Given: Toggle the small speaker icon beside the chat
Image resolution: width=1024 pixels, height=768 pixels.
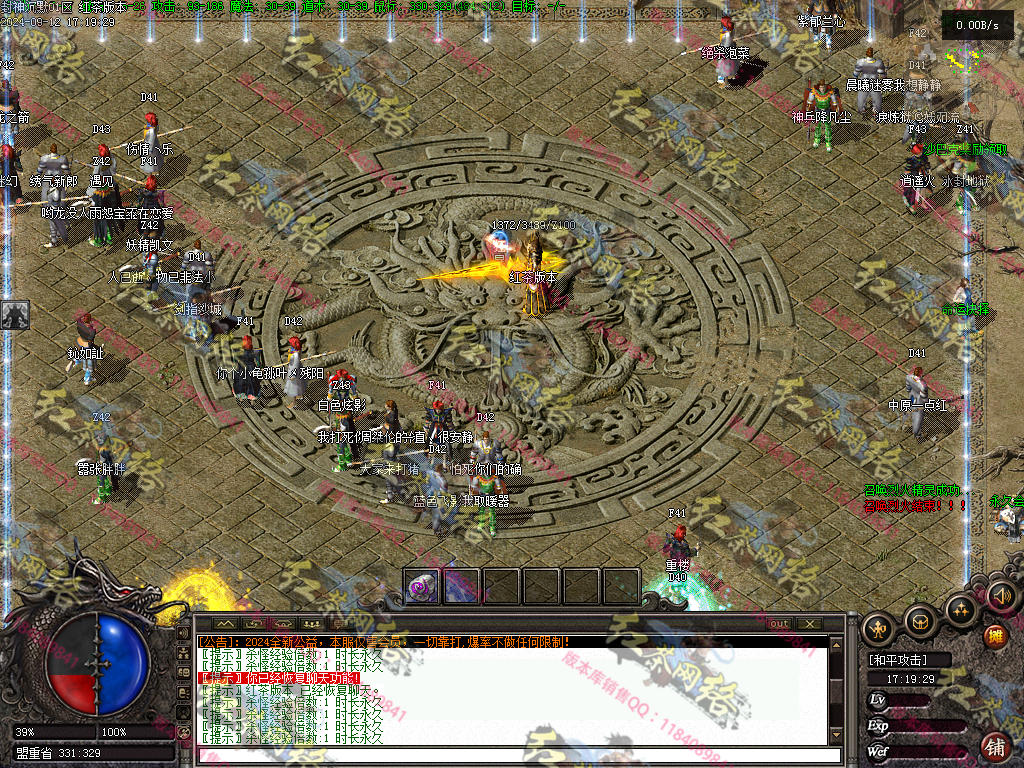Looking at the screenshot, I should (184, 635).
